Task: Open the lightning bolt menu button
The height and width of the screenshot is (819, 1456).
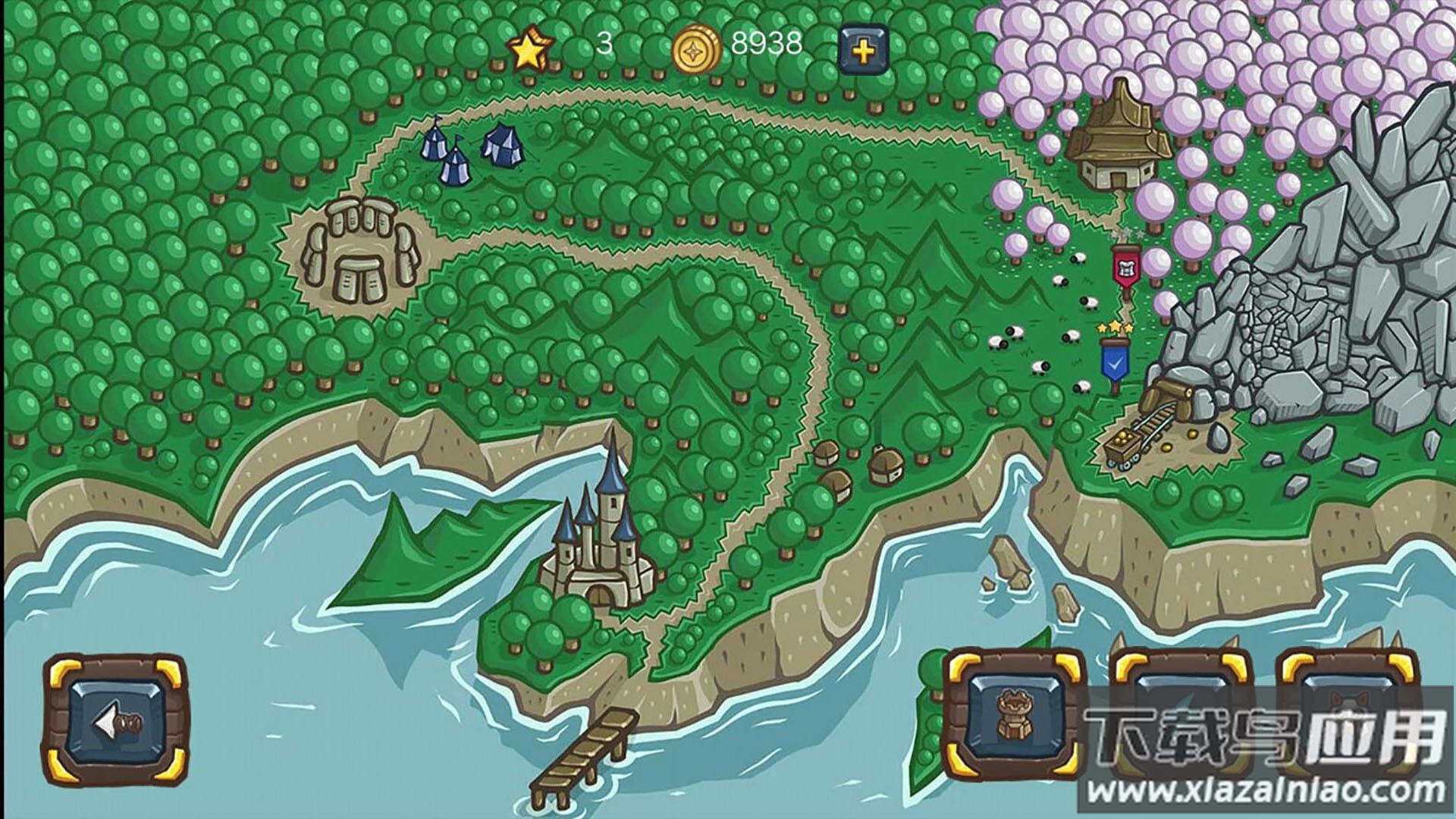Action: 1181,709
